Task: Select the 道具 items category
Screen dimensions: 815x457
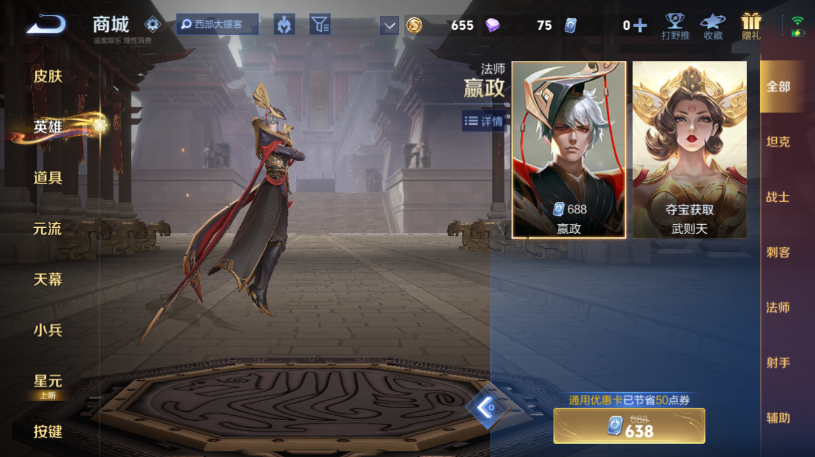Action: (x=47, y=178)
